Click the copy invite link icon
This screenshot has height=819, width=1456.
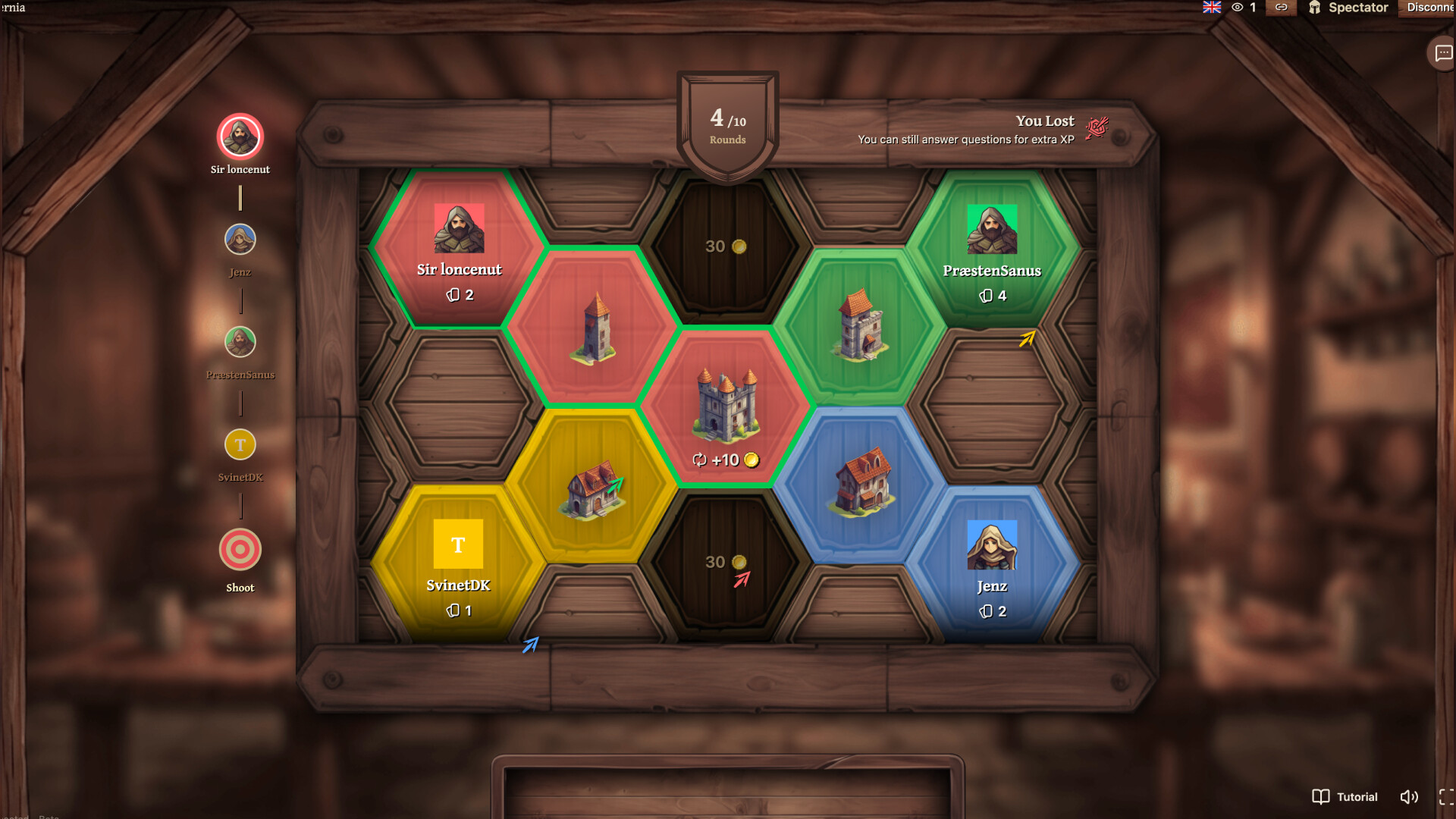point(1282,8)
